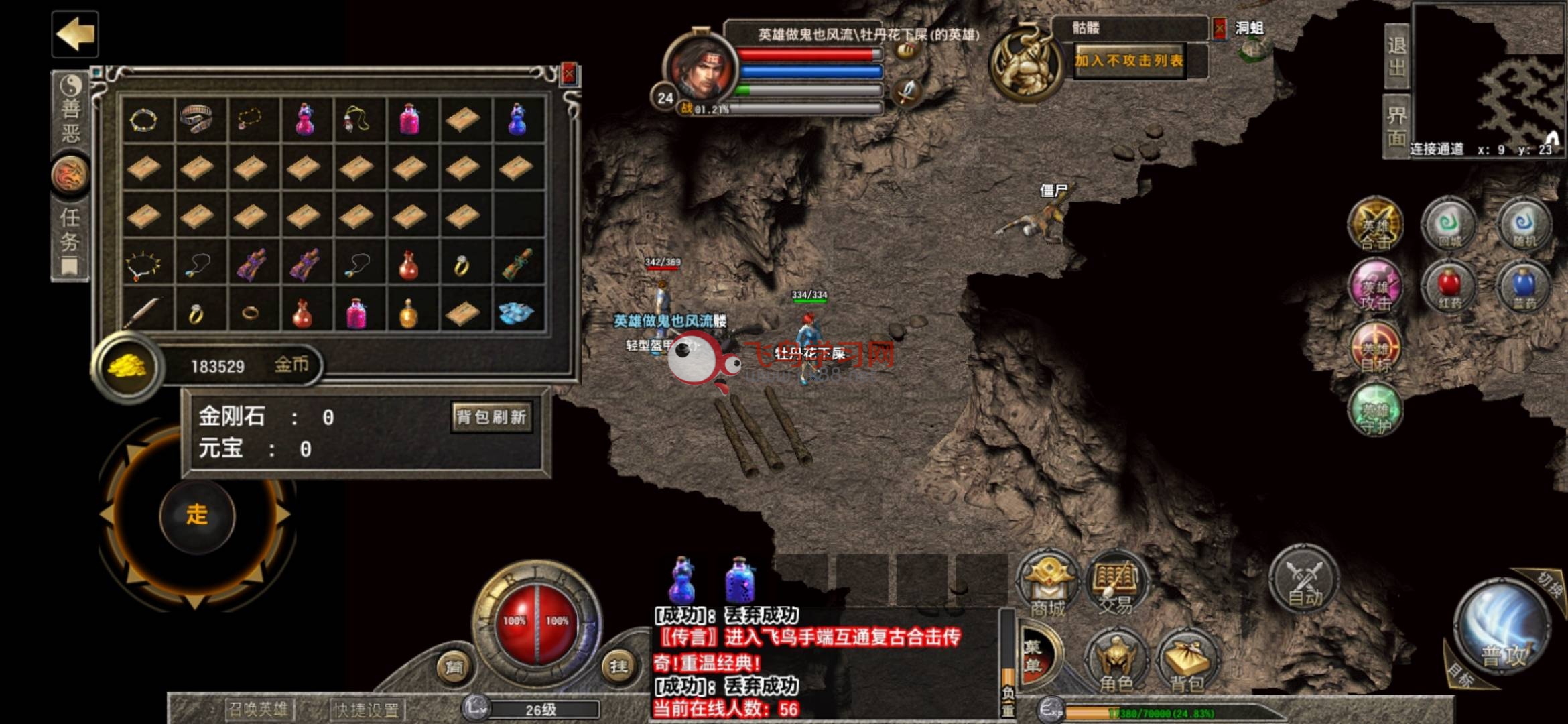The width and height of the screenshot is (1568, 724).
Task: Open the 召唤英雄 summon hero button
Action: [x=259, y=709]
